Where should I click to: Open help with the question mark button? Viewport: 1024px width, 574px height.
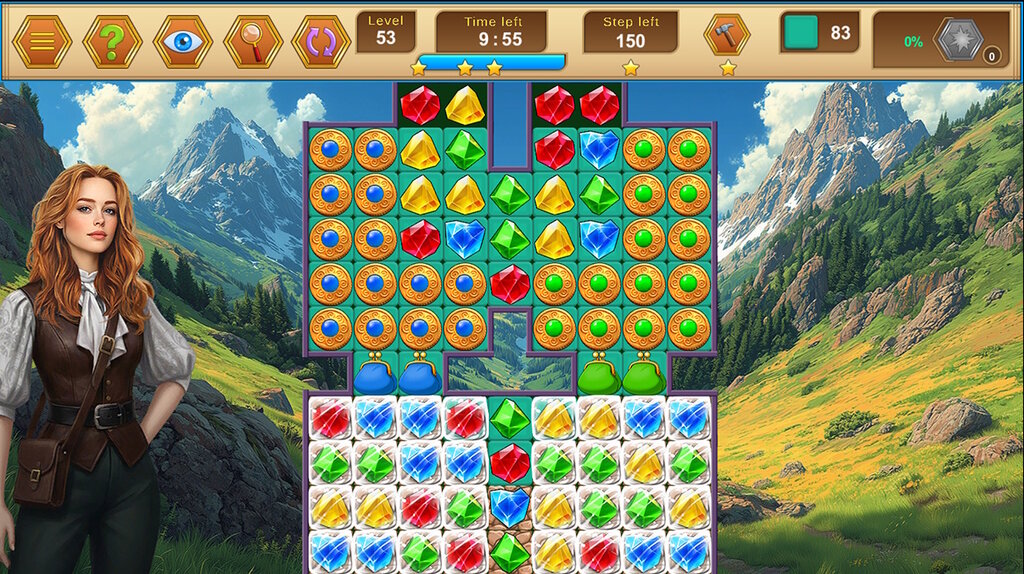112,41
